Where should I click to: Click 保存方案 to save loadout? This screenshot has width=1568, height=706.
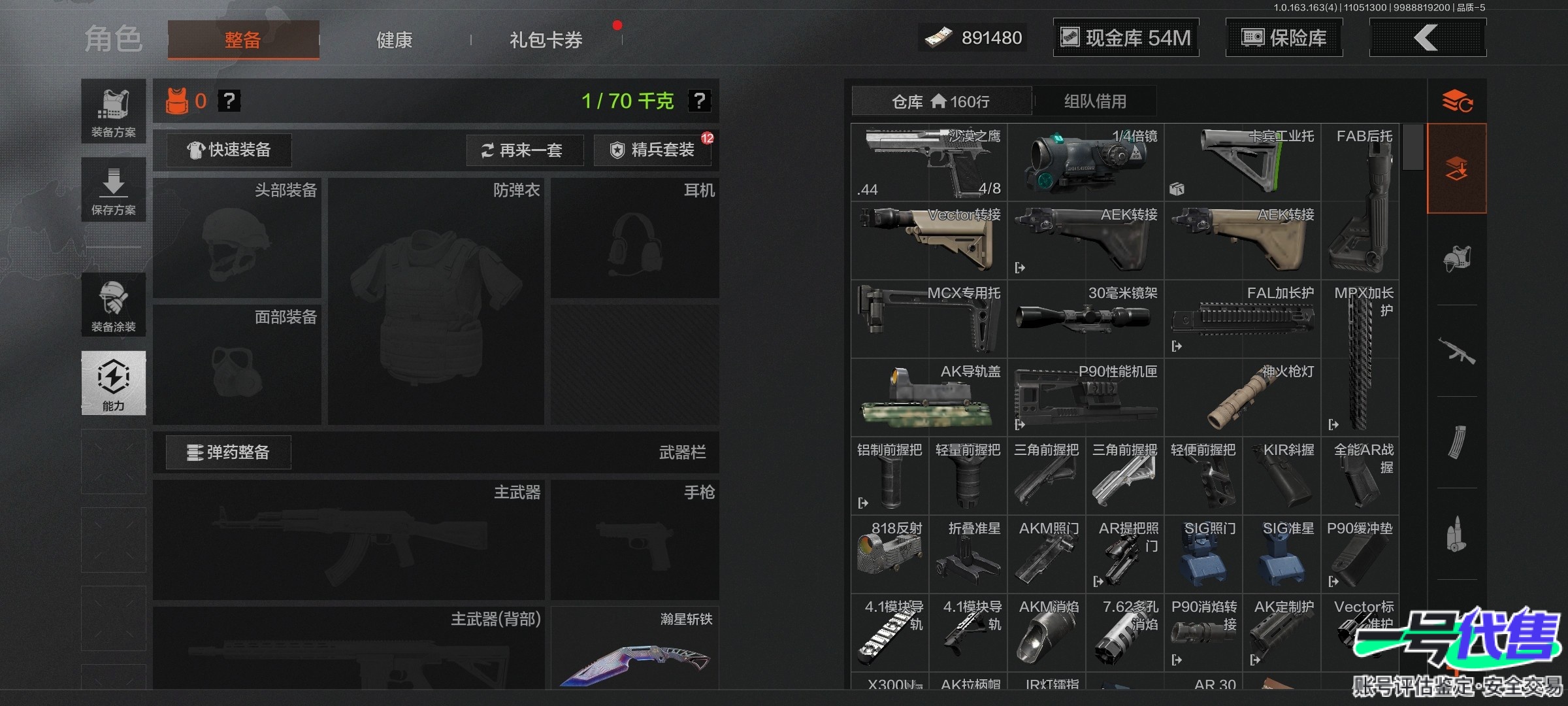click(114, 190)
